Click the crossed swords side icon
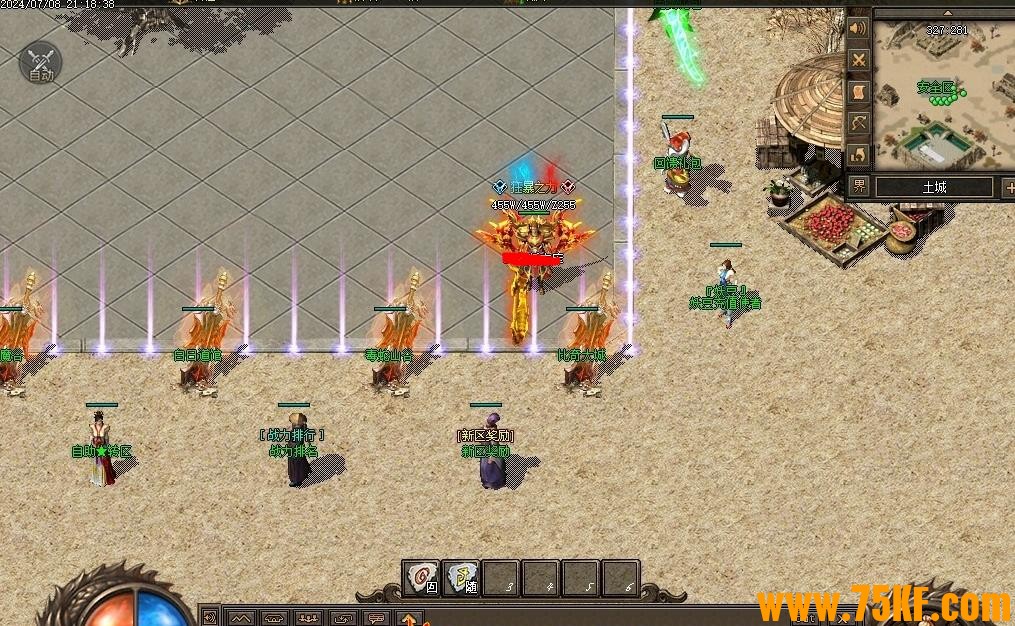 (x=858, y=59)
